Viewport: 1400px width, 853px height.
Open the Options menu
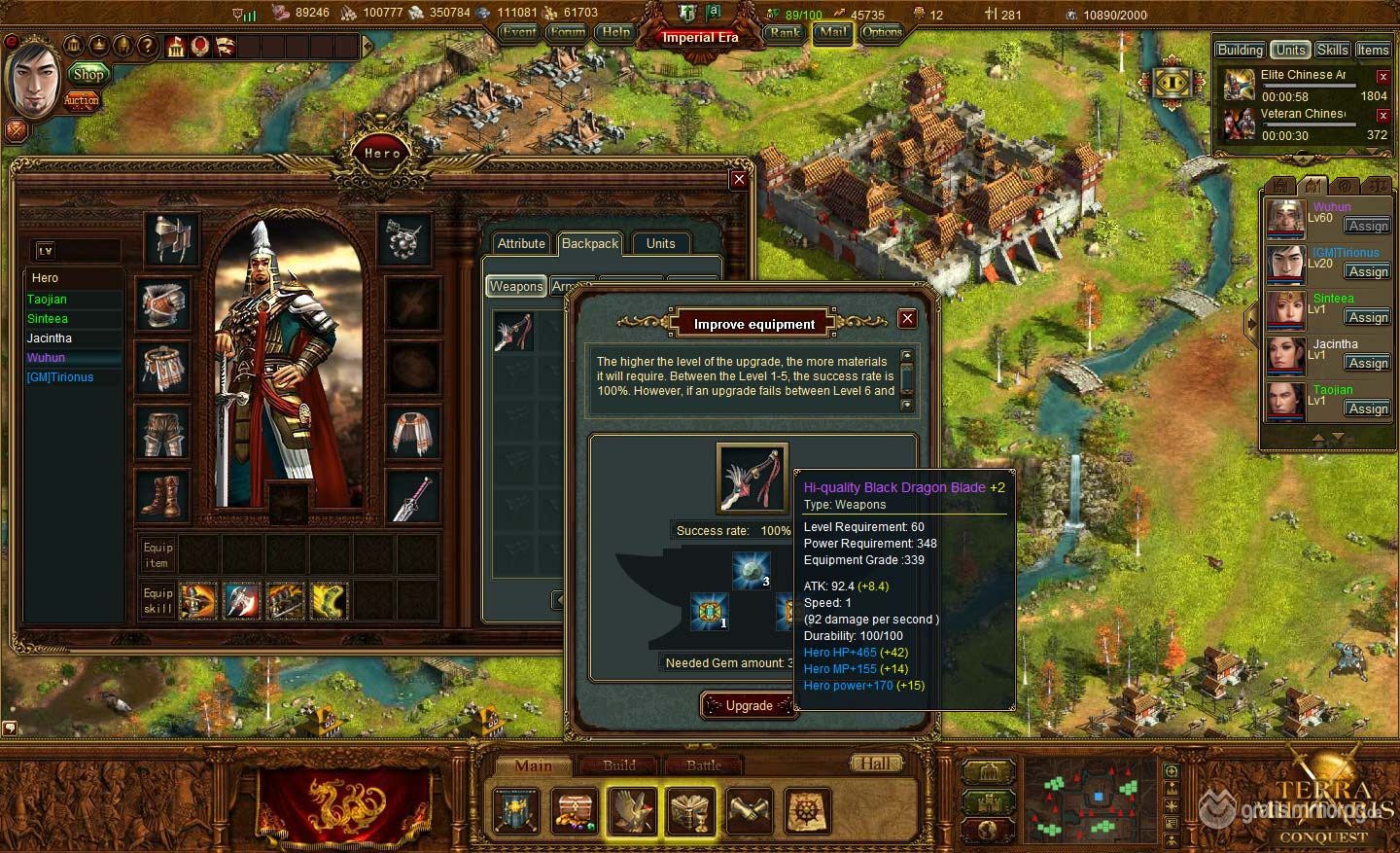tap(882, 32)
